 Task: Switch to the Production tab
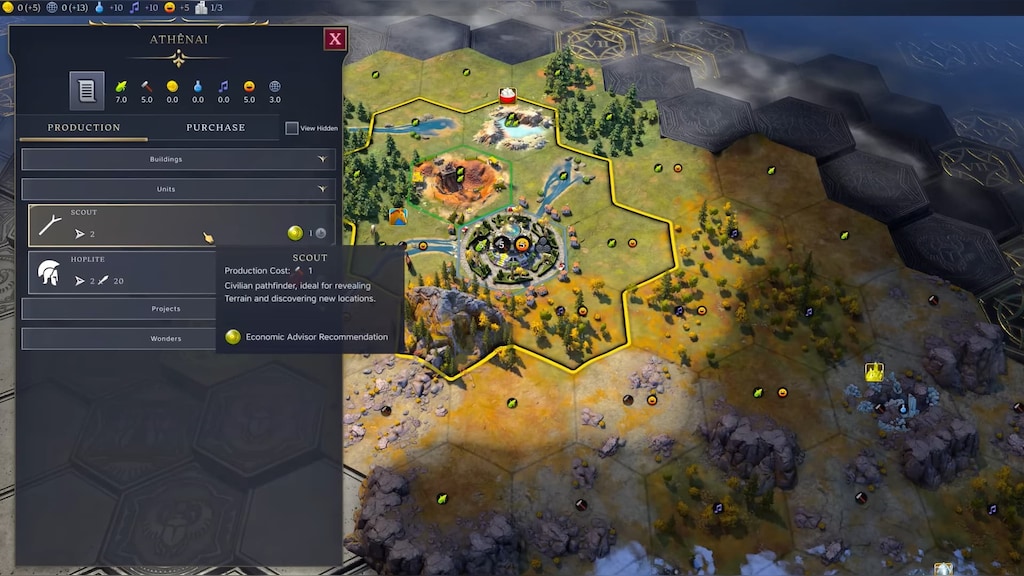84,128
